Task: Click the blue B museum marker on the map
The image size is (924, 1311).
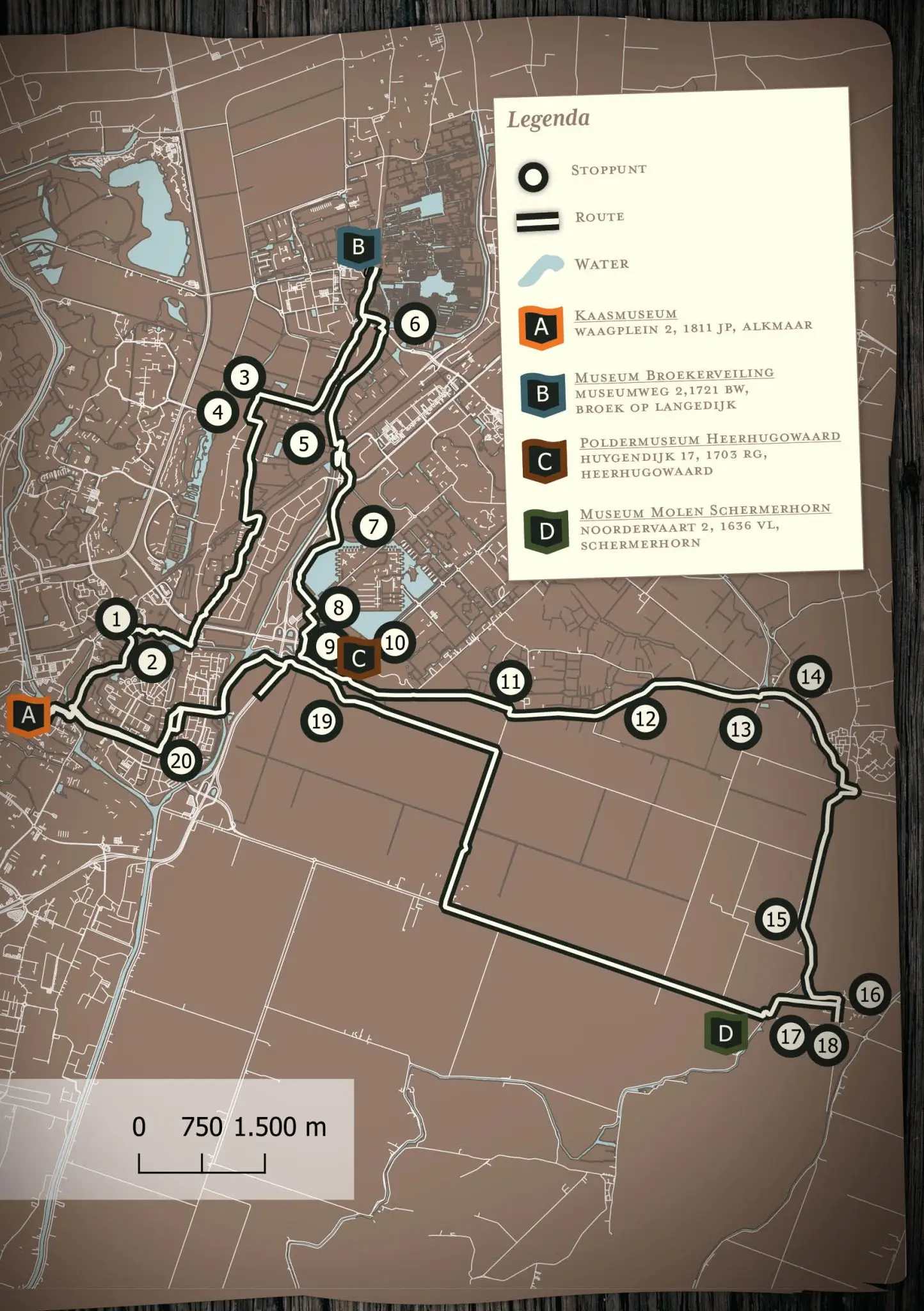Action: 358,246
